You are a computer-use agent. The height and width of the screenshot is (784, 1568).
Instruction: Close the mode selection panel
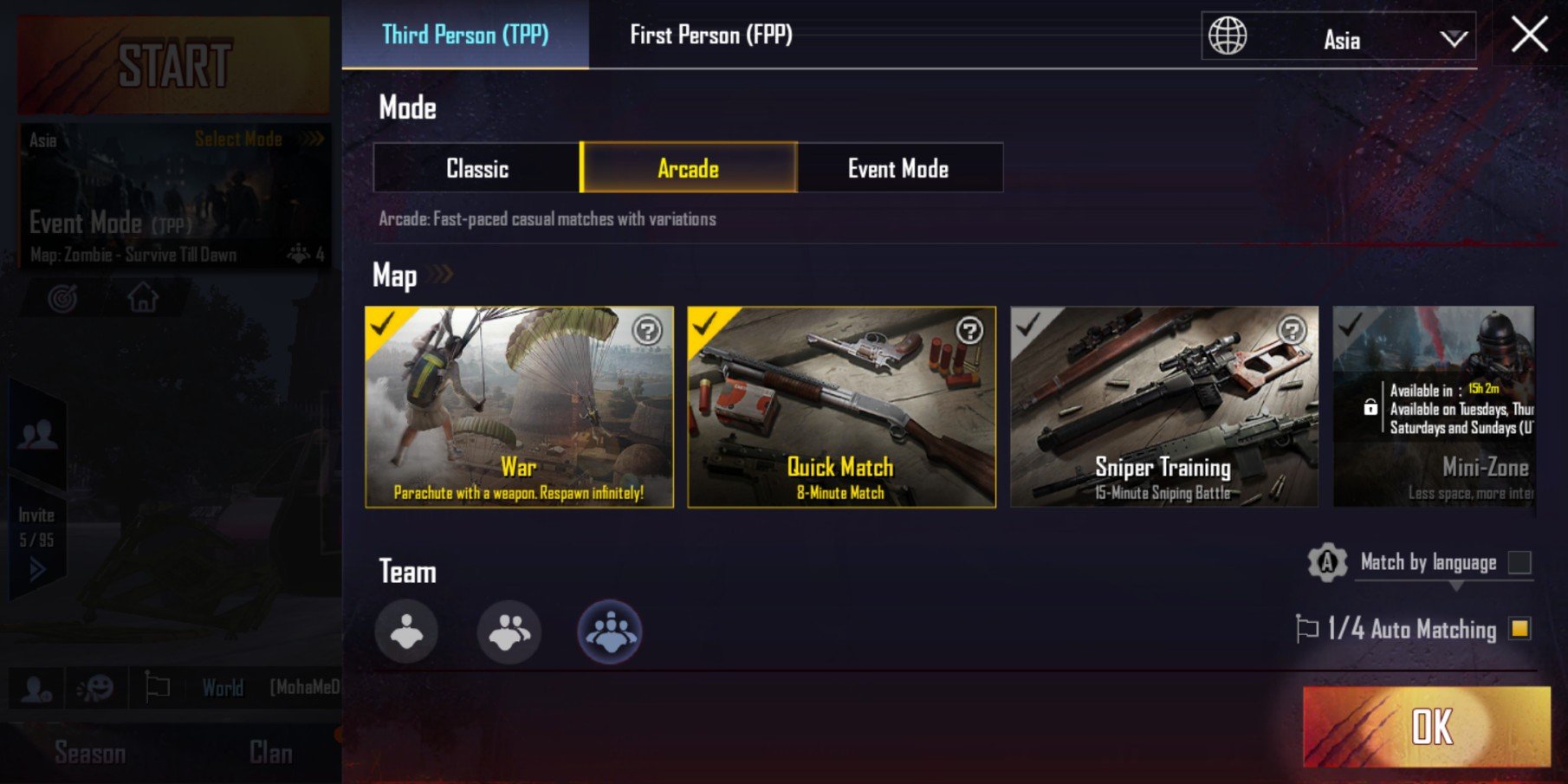tap(1529, 36)
